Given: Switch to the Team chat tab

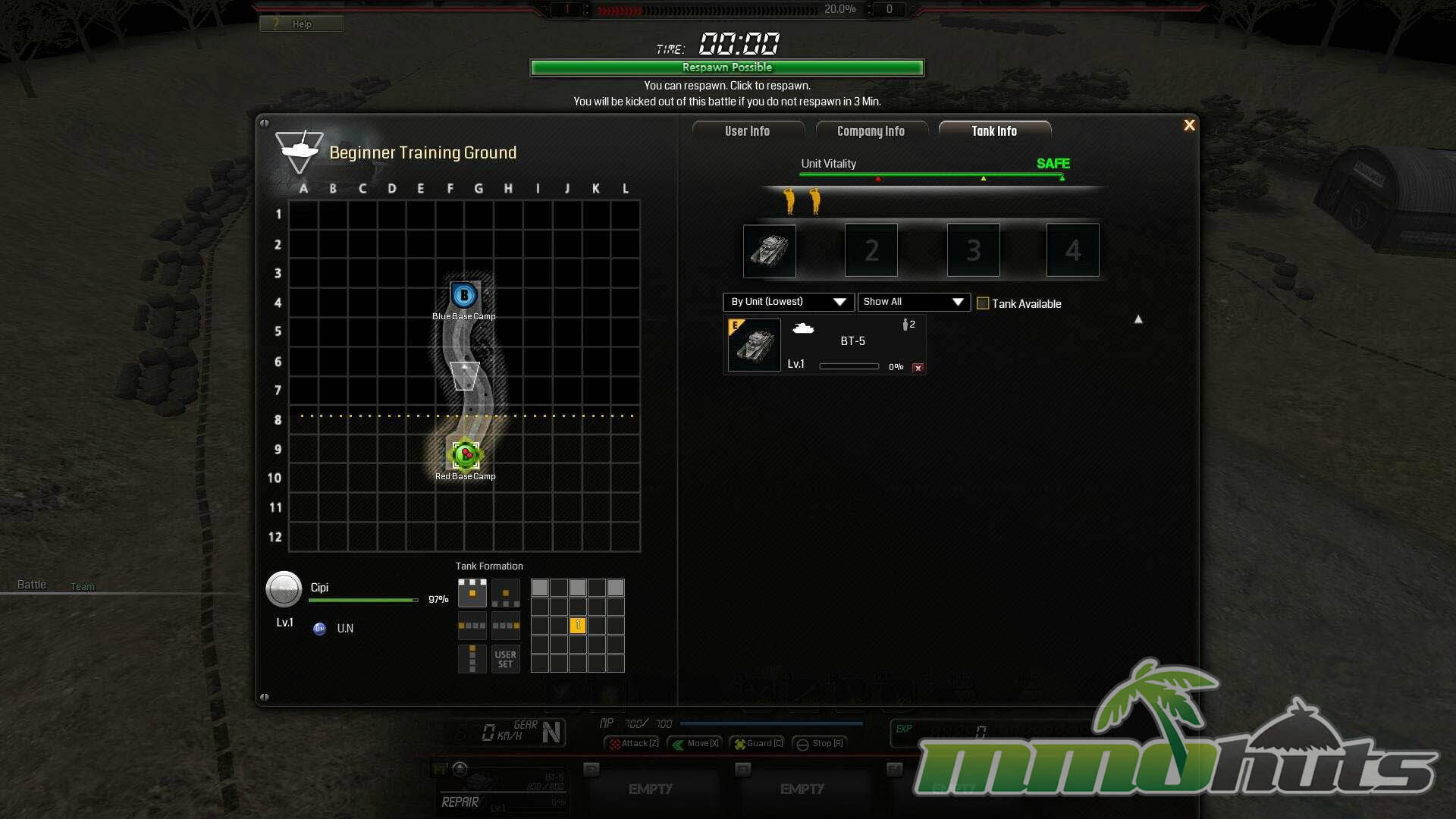Looking at the screenshot, I should [83, 586].
